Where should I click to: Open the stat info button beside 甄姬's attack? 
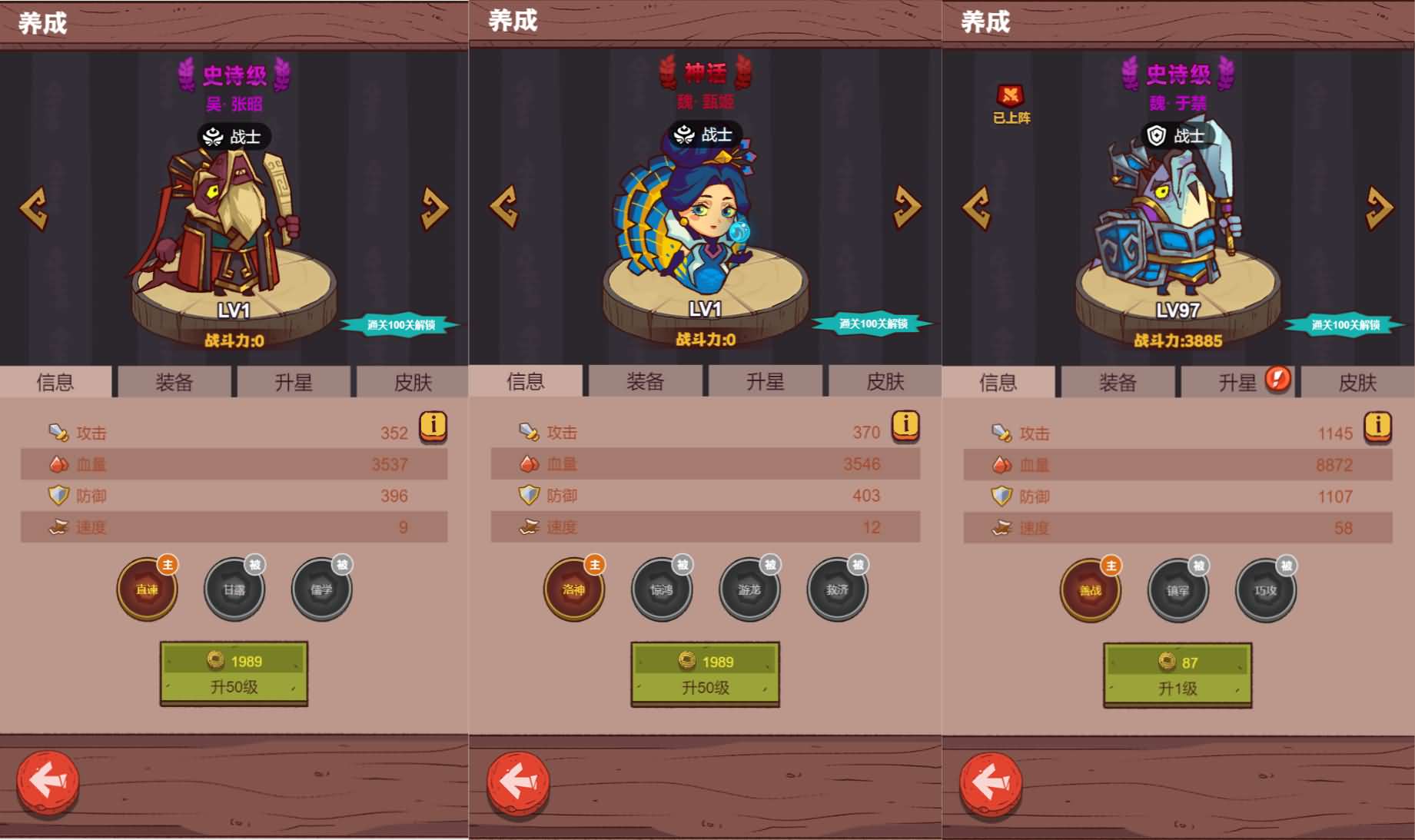click(x=905, y=425)
